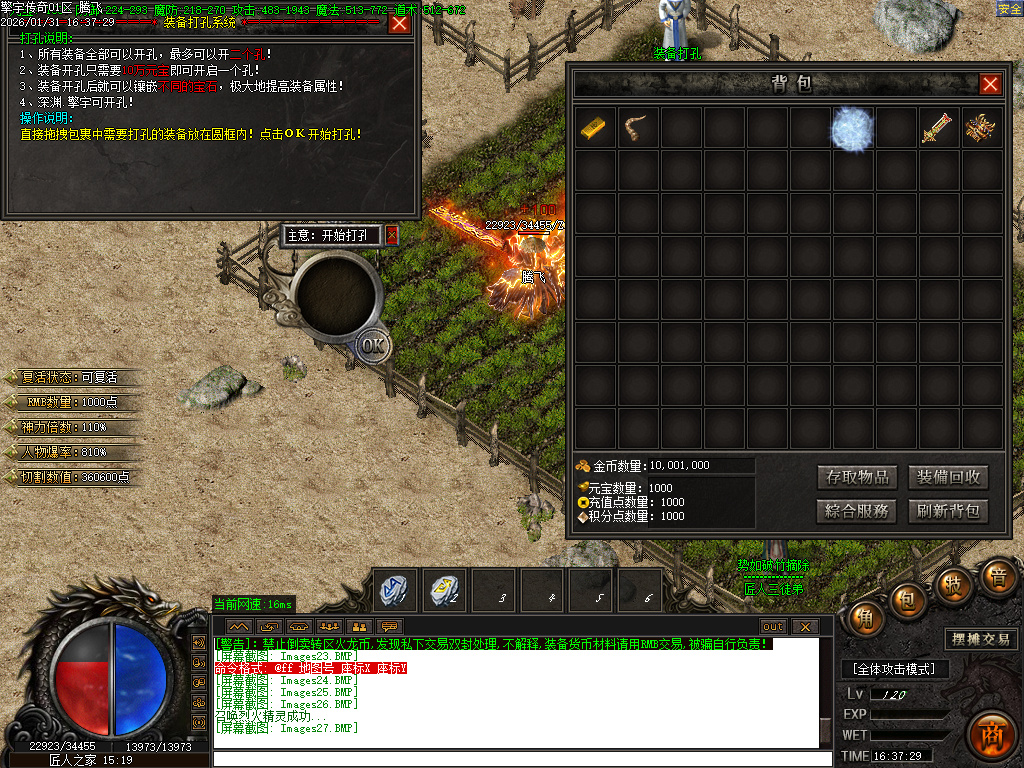This screenshot has height=768, width=1024.
Task: Click OK to start punching the socket
Action: [x=373, y=346]
